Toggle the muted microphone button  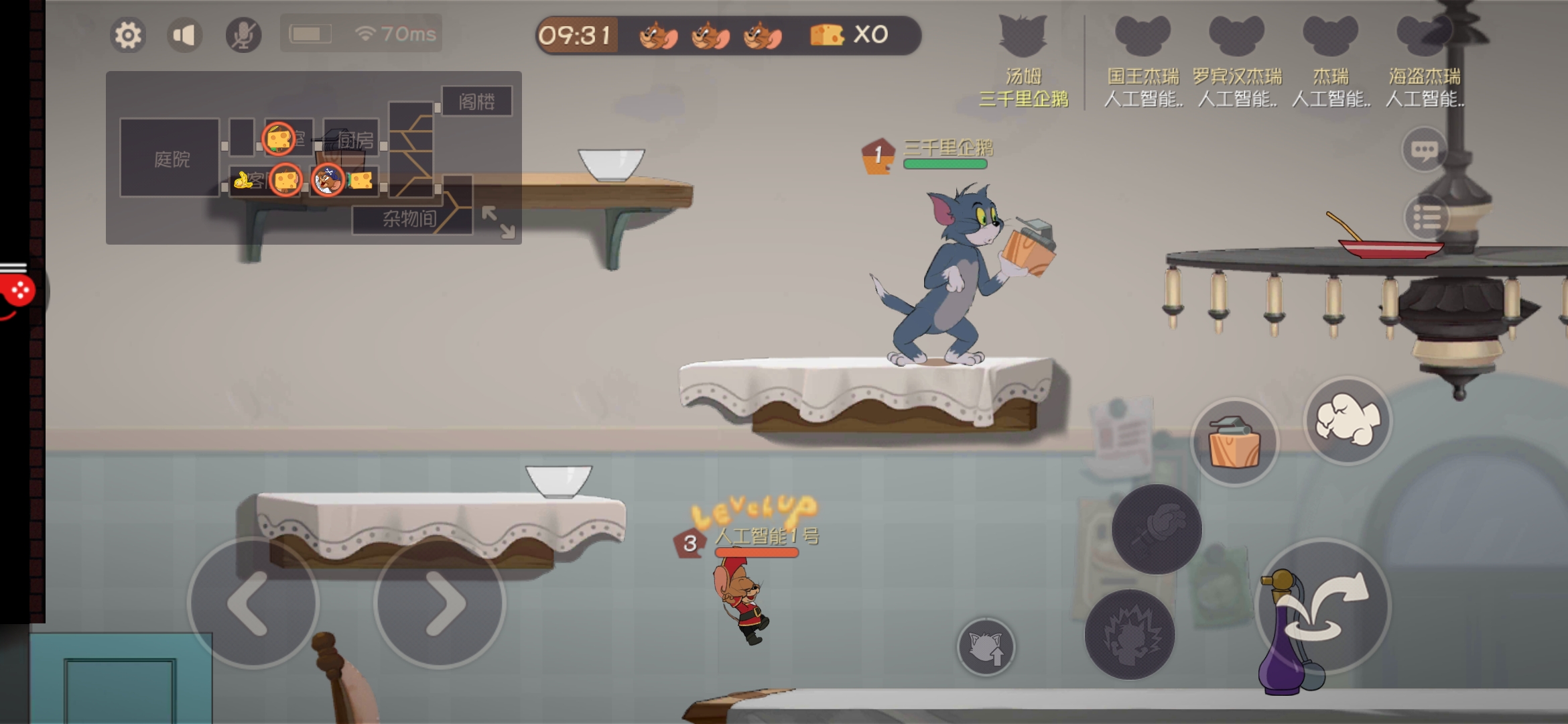click(243, 35)
